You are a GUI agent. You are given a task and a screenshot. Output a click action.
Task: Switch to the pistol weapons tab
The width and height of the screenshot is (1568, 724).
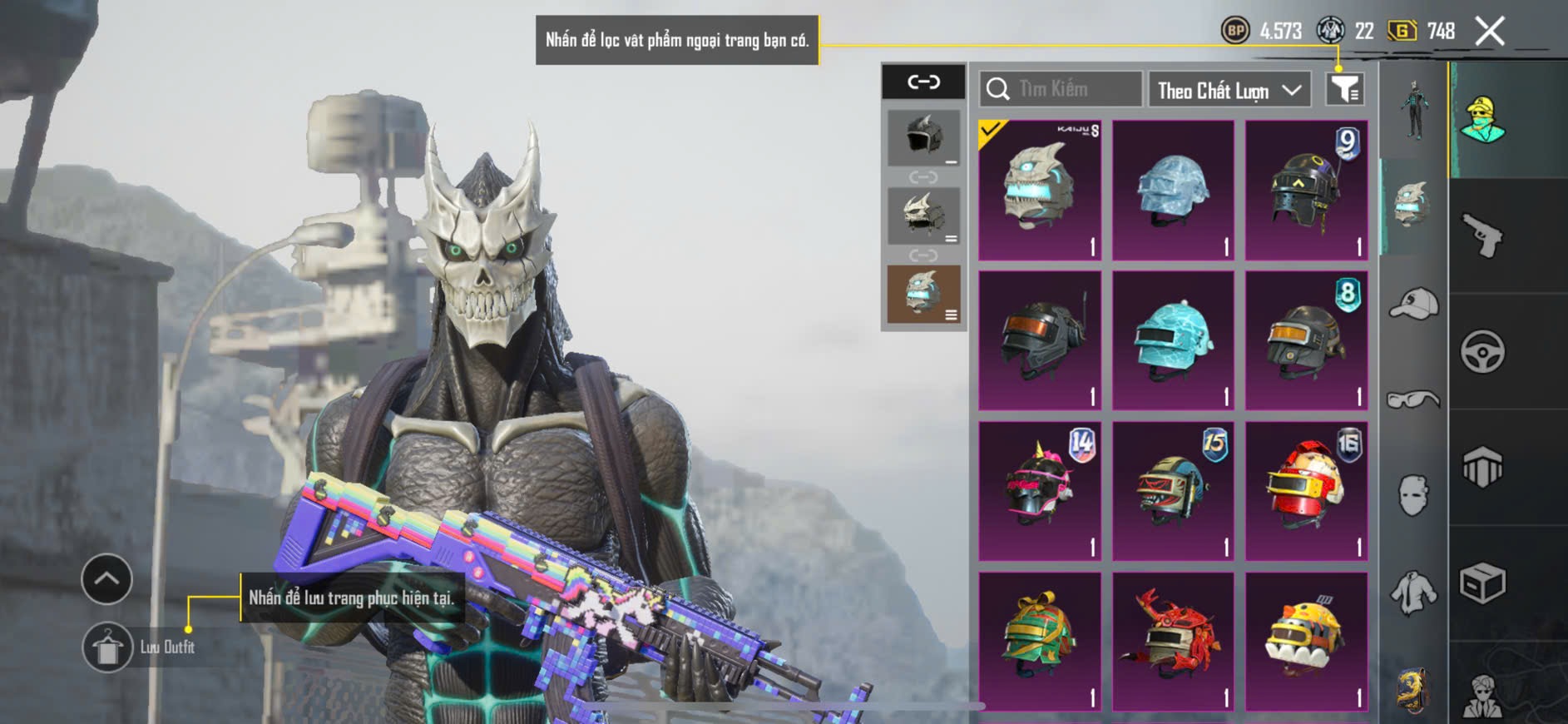[1482, 236]
